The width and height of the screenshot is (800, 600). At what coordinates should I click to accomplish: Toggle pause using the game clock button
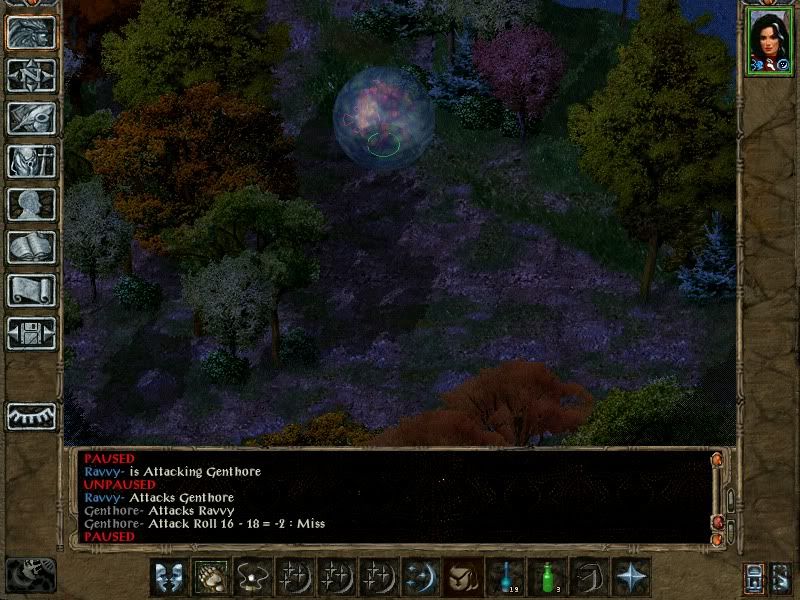(30, 575)
